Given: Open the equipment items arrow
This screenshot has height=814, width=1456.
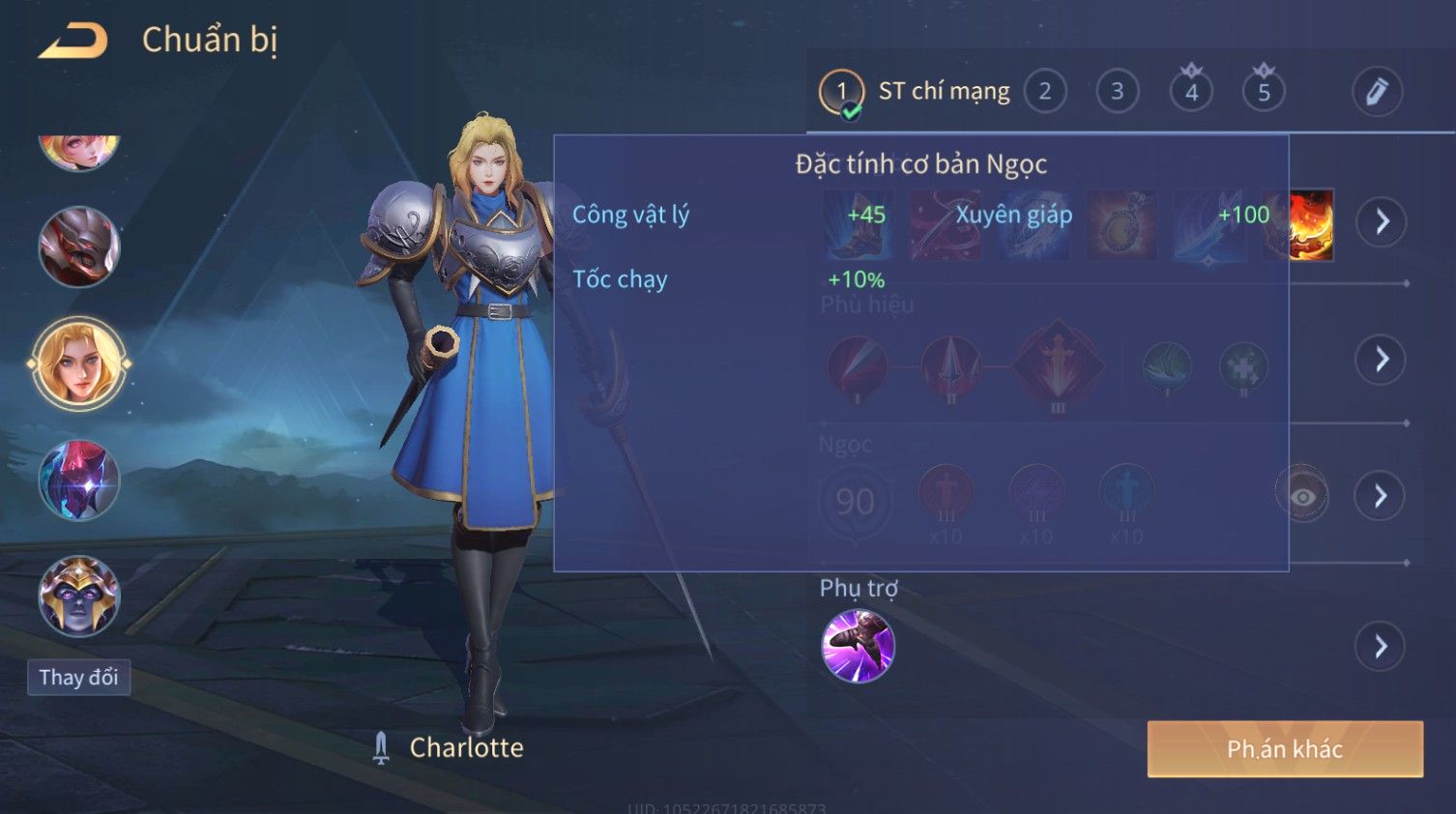Looking at the screenshot, I should pos(1381,221).
